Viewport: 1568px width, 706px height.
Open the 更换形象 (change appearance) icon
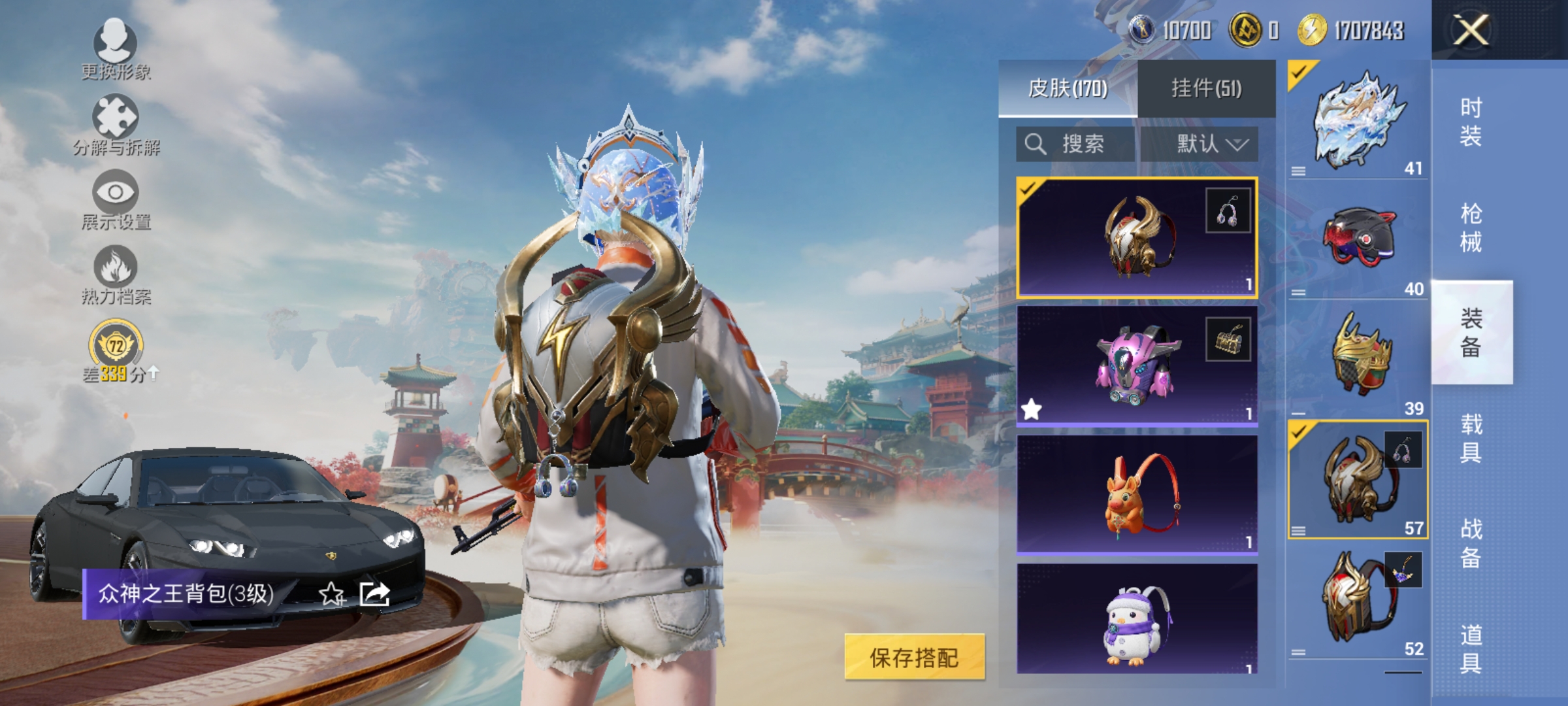(x=116, y=44)
